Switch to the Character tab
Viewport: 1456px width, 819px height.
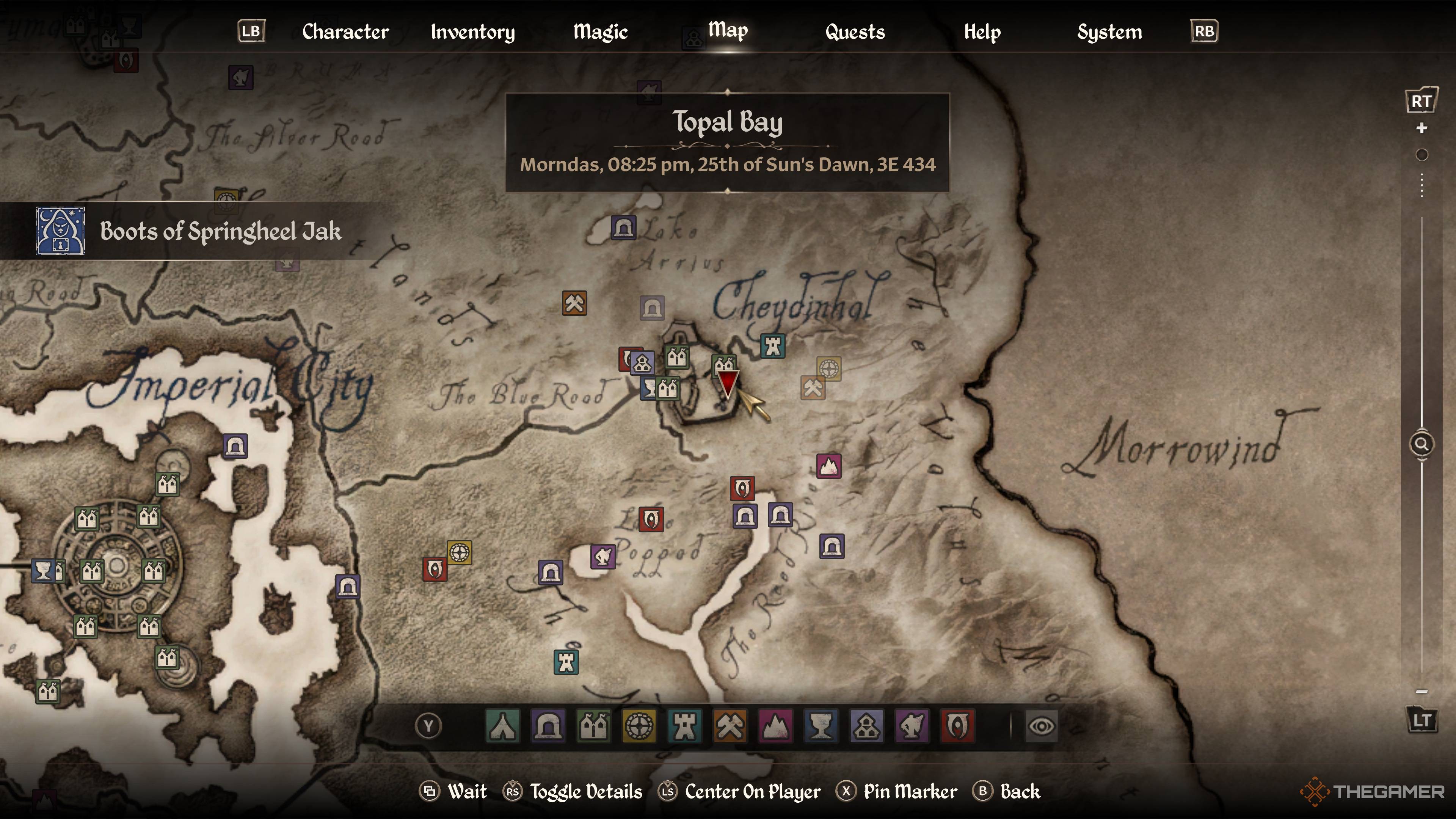pos(345,32)
